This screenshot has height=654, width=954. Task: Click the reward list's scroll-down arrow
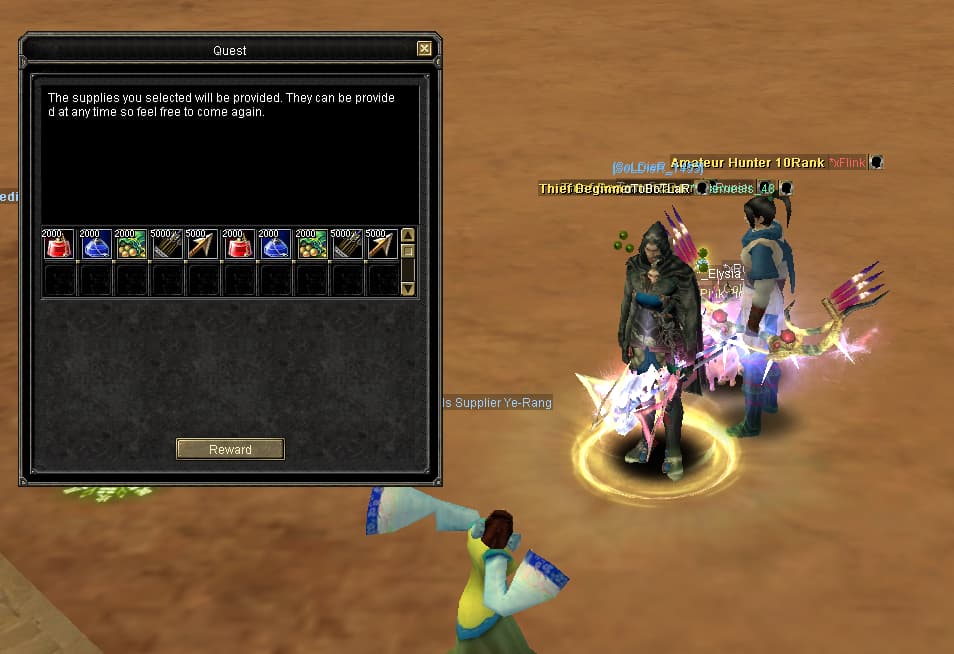click(408, 288)
